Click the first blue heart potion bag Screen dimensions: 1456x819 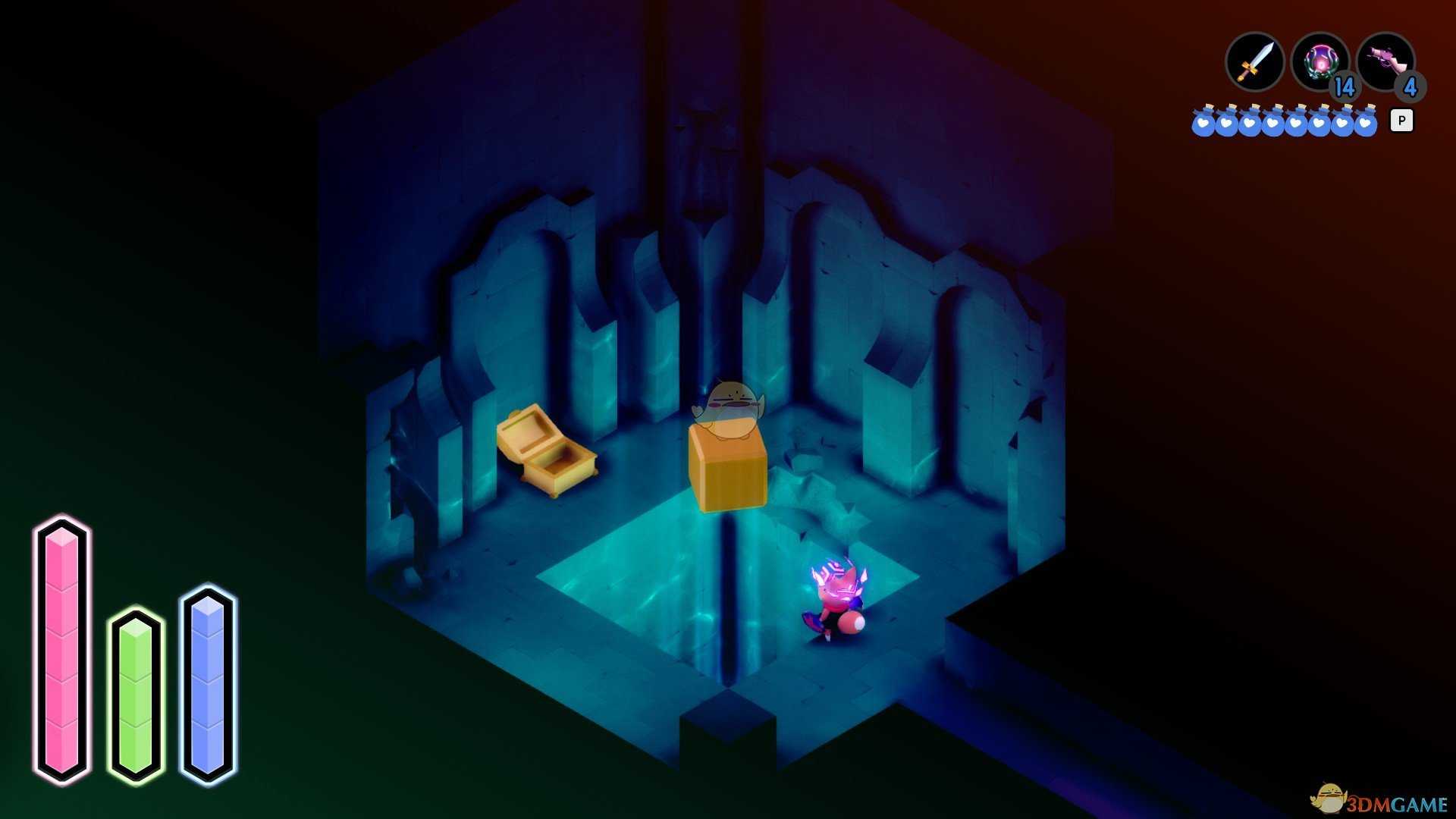[x=1203, y=121]
